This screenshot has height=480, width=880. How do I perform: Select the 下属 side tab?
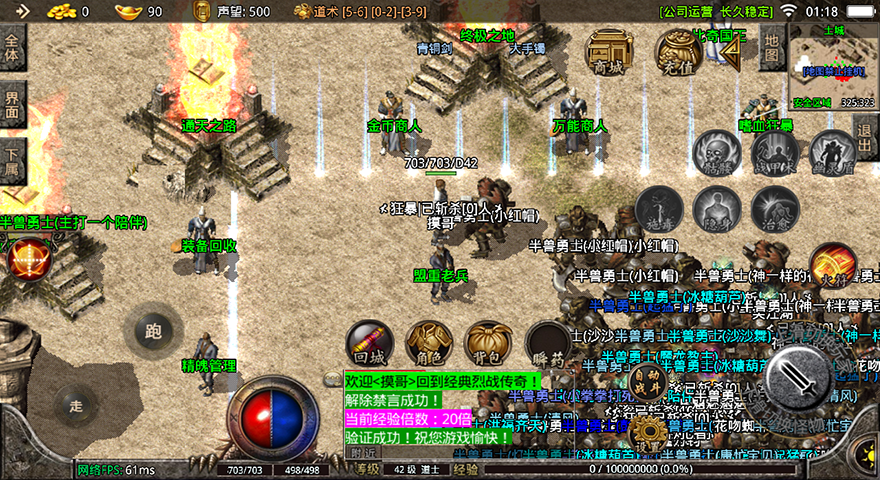point(13,159)
